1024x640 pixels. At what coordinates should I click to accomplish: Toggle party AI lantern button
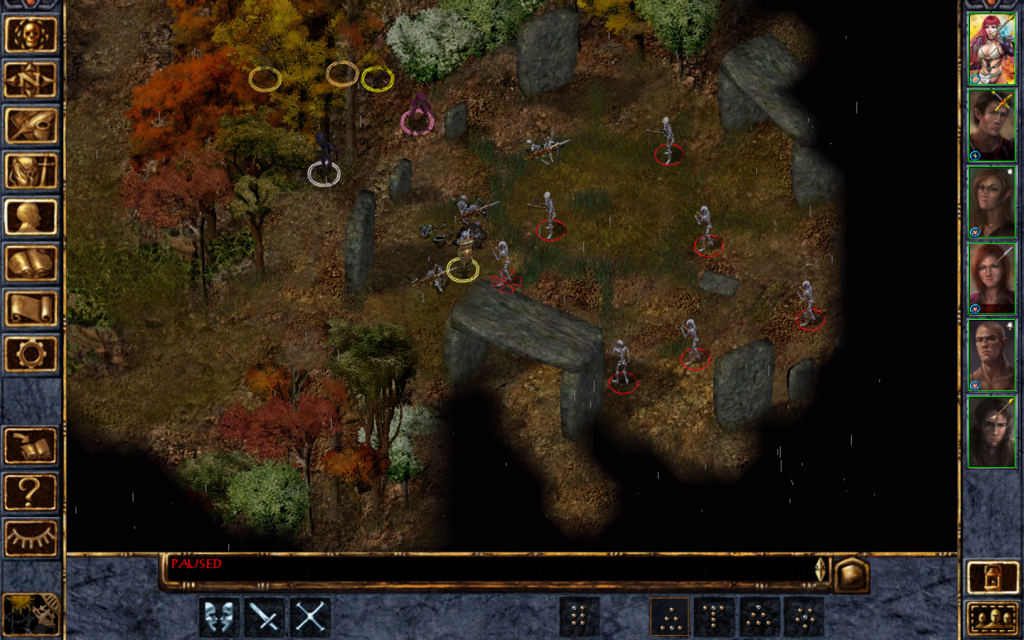[x=991, y=577]
